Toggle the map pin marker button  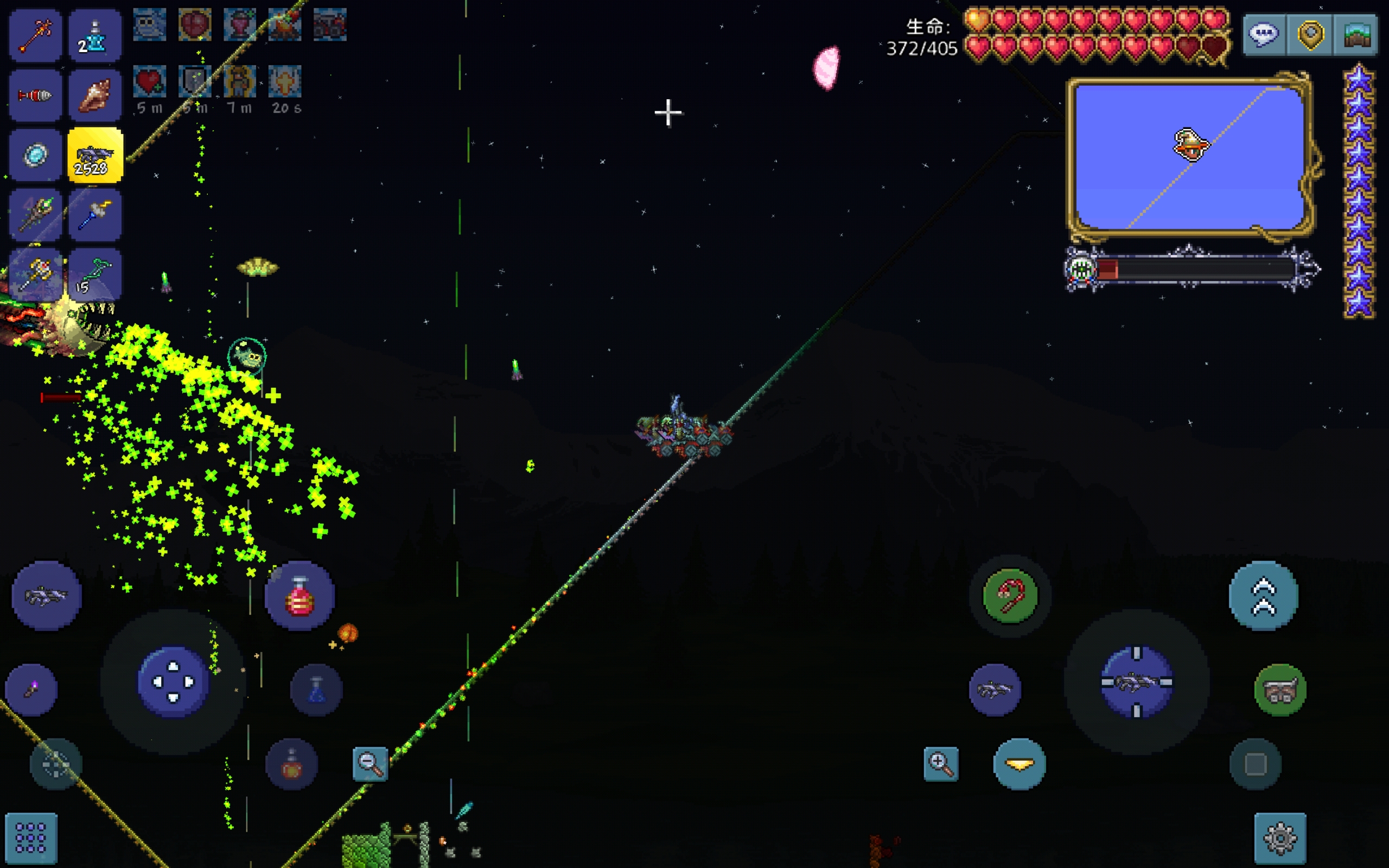tap(1310, 35)
